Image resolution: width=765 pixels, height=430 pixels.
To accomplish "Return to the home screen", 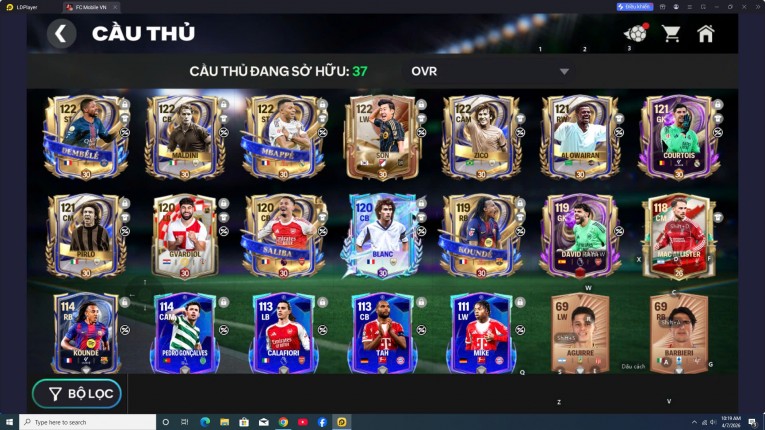I will click(705, 34).
